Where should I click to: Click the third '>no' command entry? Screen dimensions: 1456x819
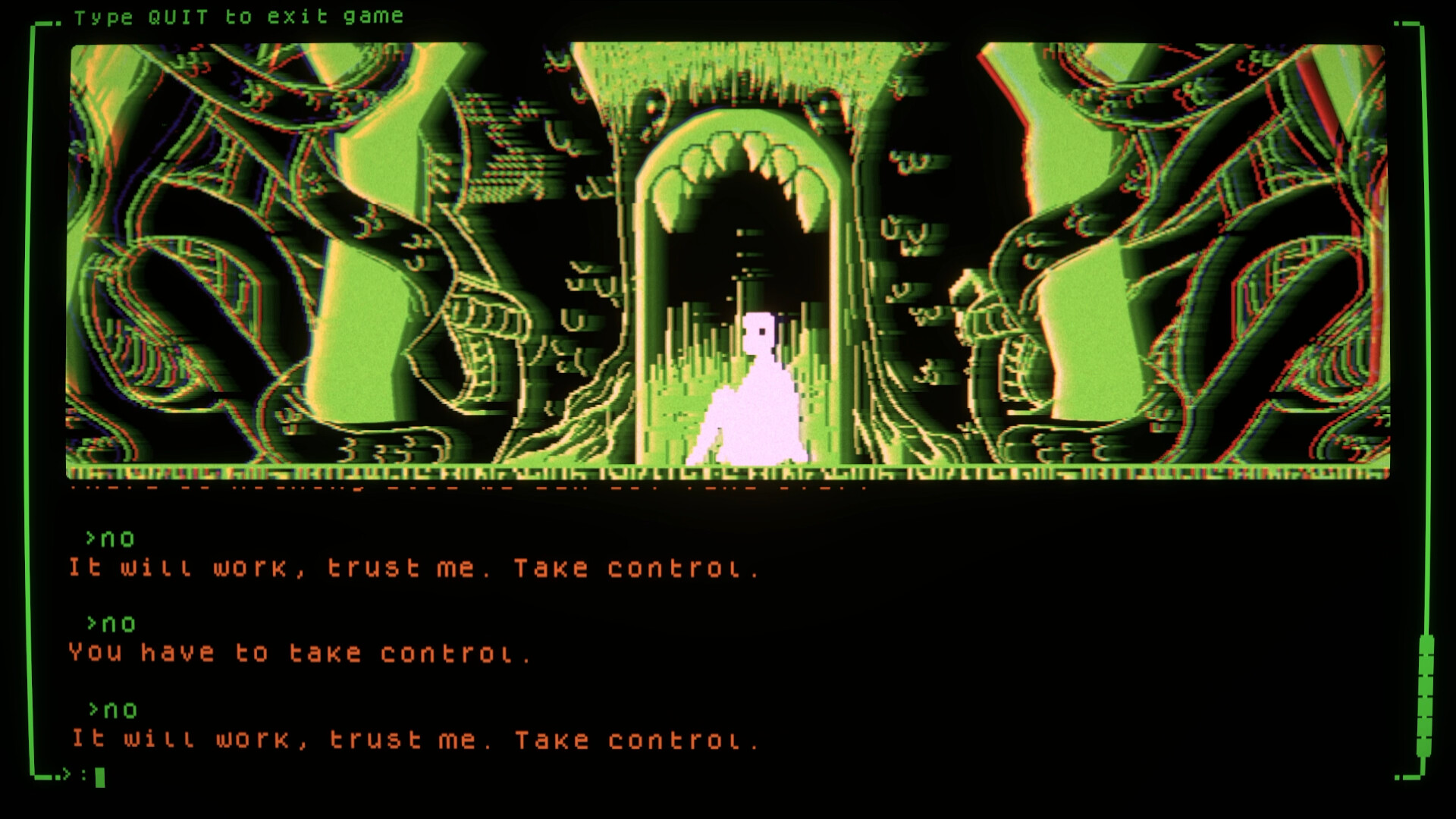click(x=110, y=710)
